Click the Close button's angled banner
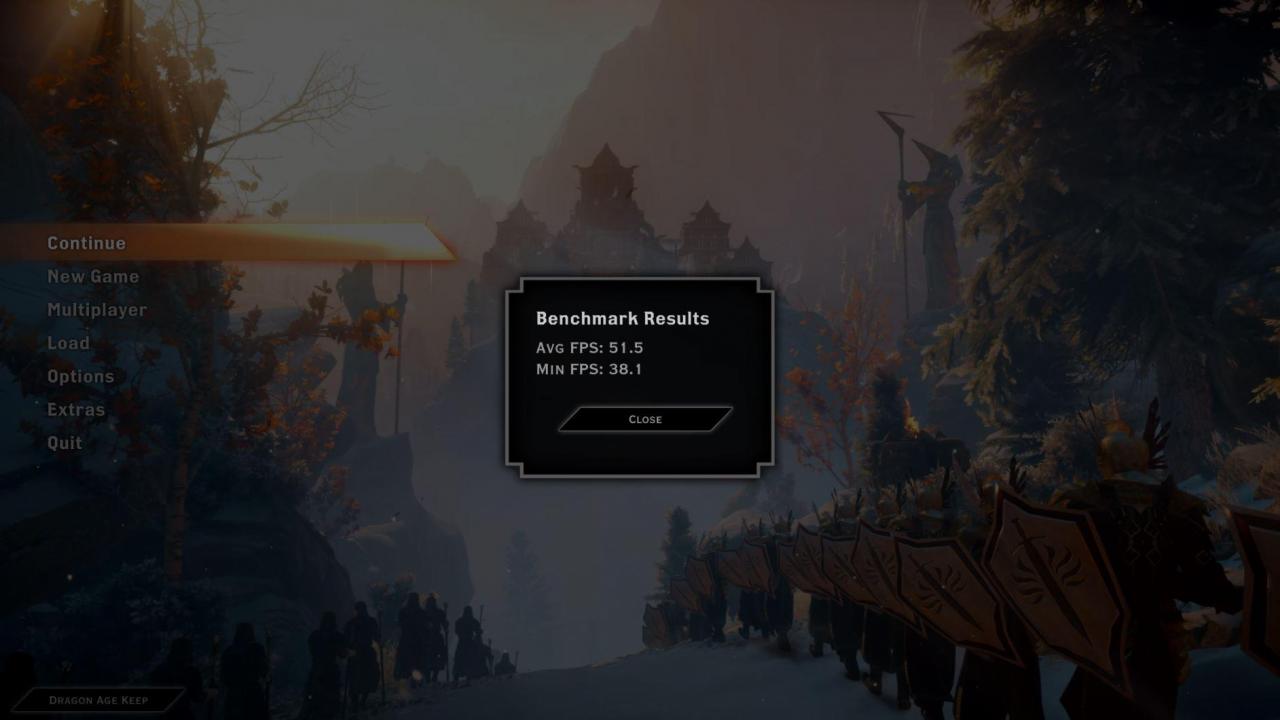Screen dimensions: 1280x720 (644, 419)
